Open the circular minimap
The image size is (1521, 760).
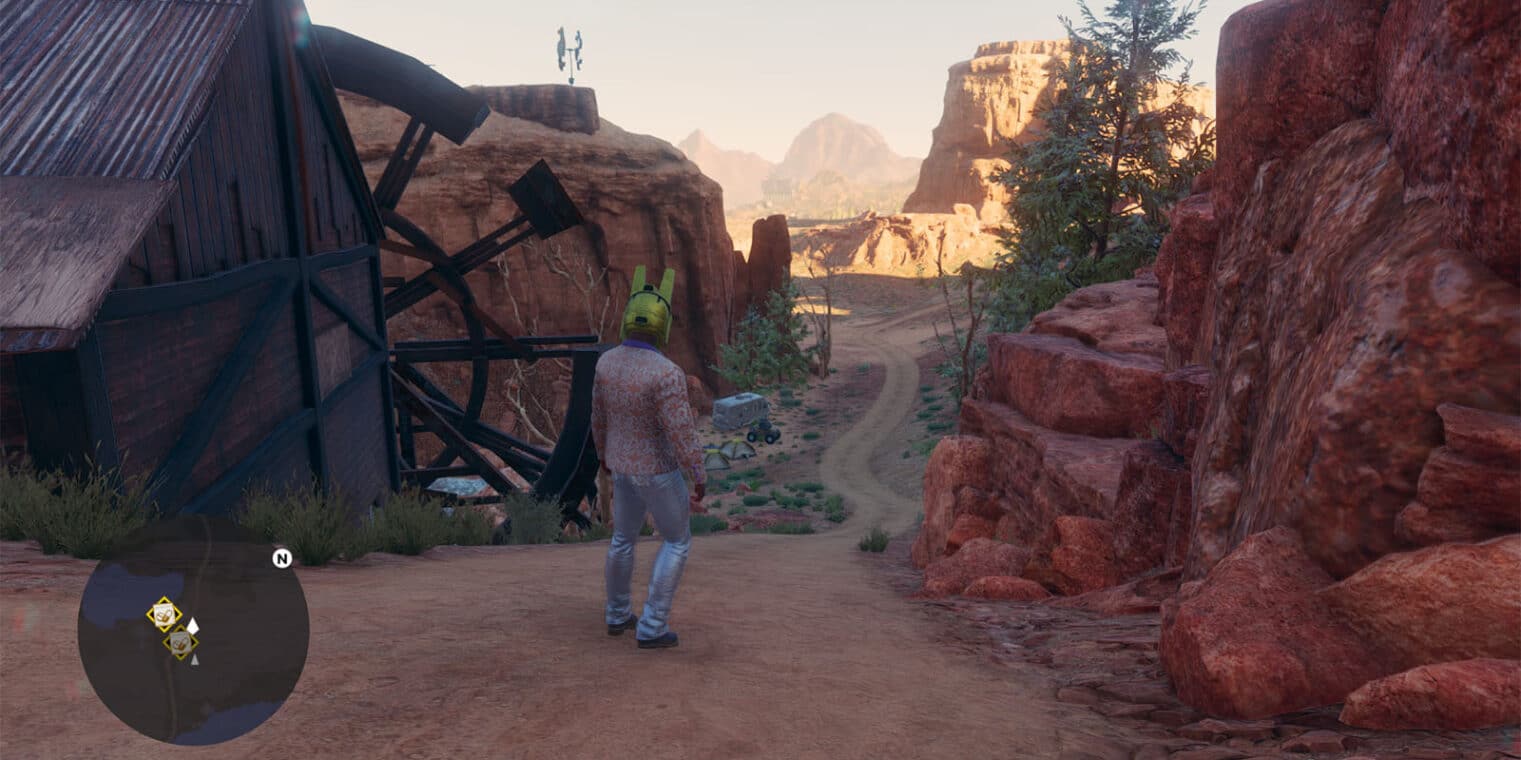[x=193, y=630]
